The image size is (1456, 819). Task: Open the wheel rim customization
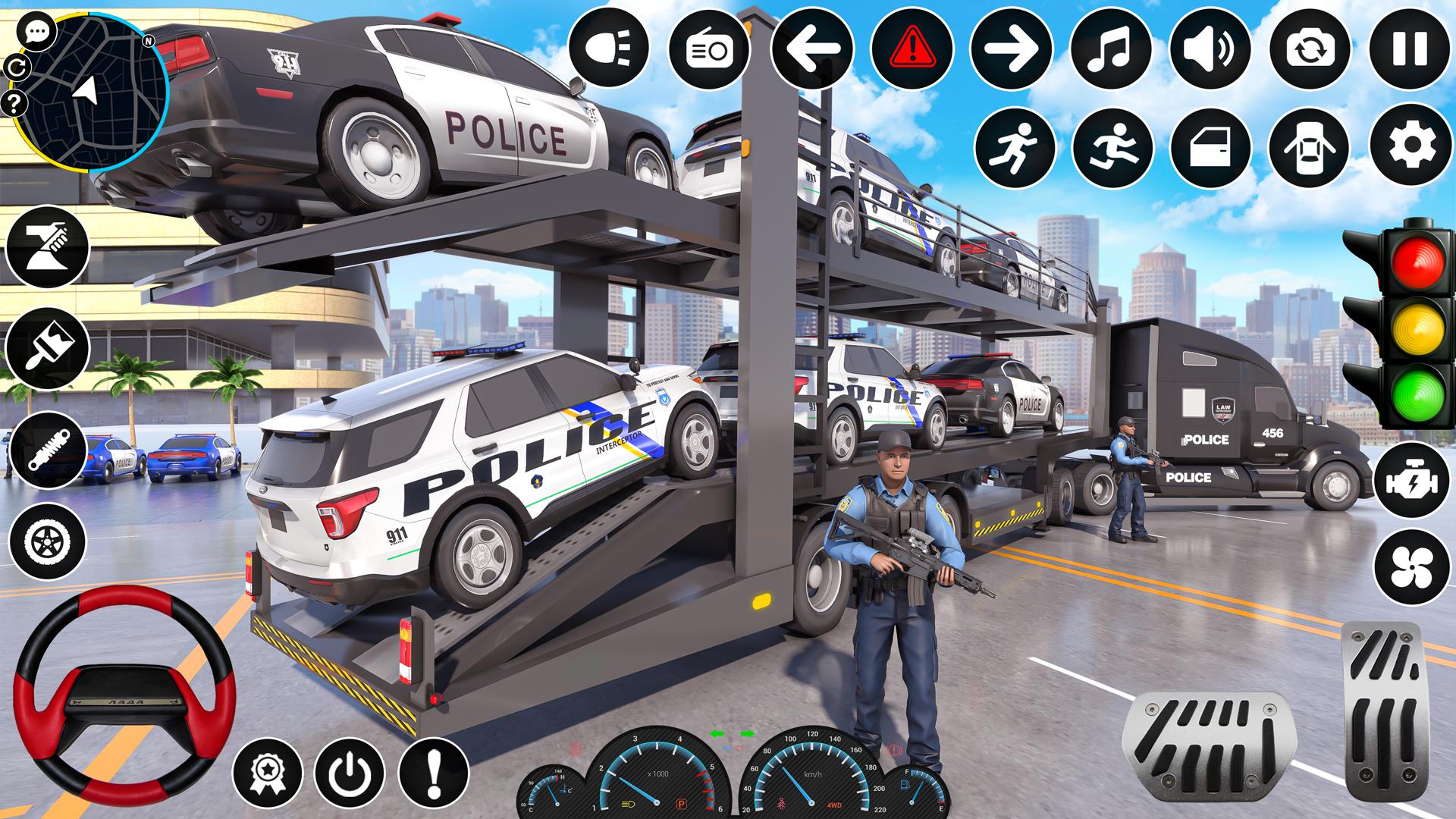[47, 542]
